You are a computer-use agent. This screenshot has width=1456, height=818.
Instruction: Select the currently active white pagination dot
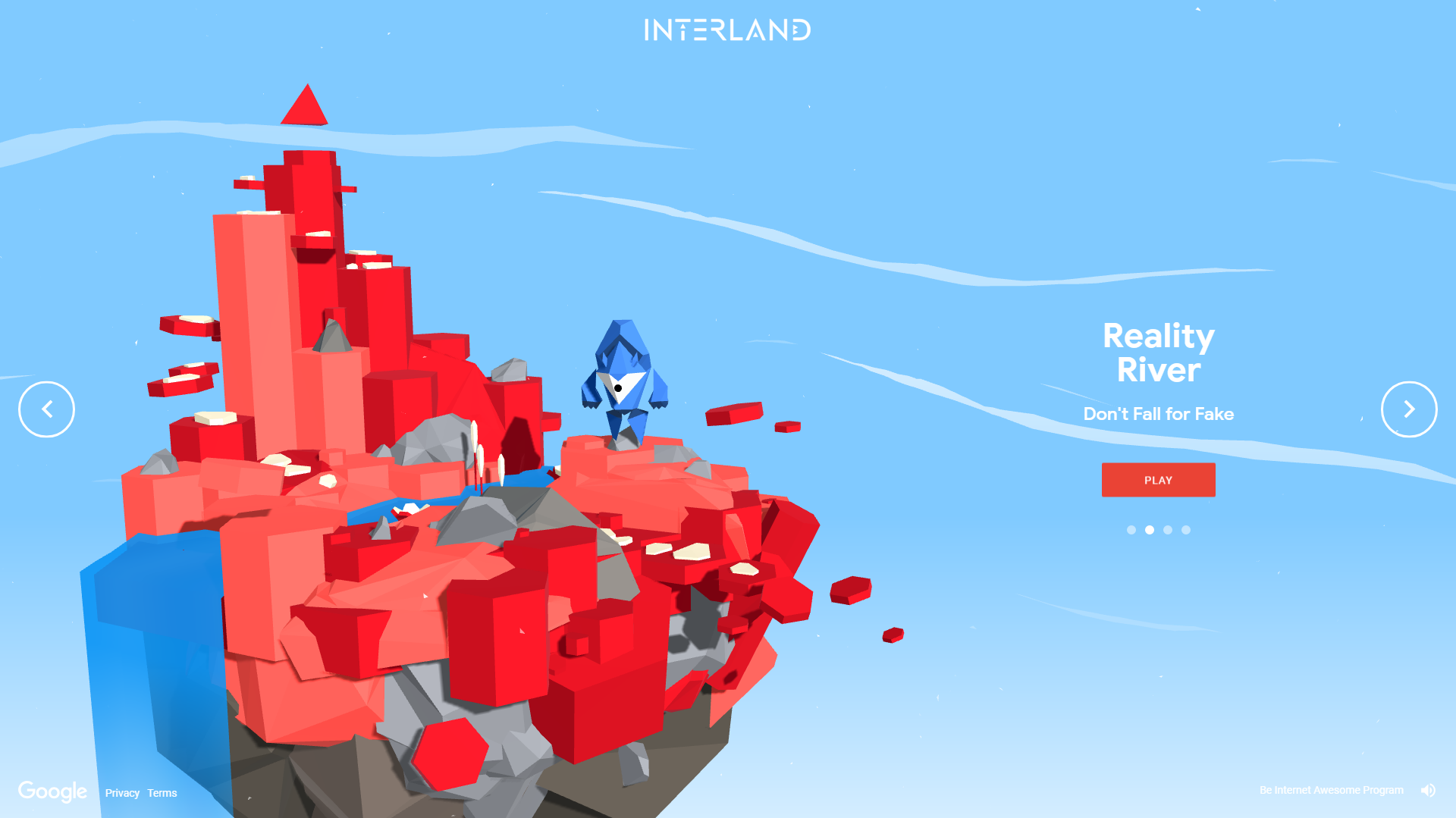pyautogui.click(x=1149, y=530)
